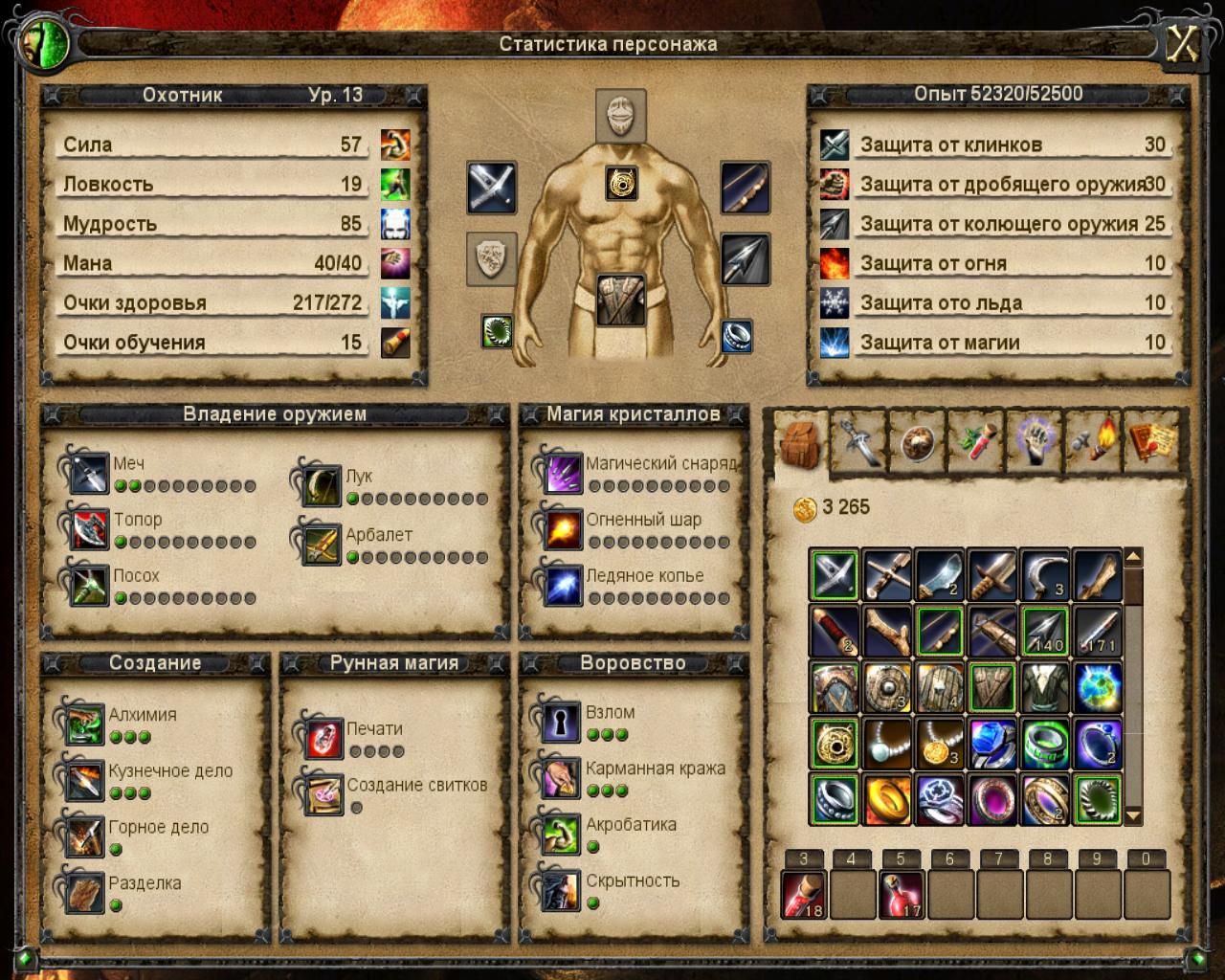The image size is (1225, 980).
Task: Click the Меч weapon skill icon
Action: (88, 473)
